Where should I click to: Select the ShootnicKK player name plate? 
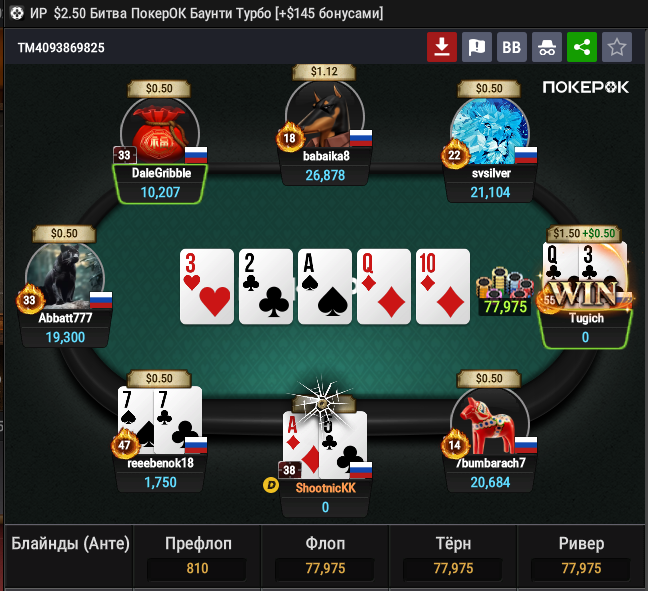click(325, 487)
